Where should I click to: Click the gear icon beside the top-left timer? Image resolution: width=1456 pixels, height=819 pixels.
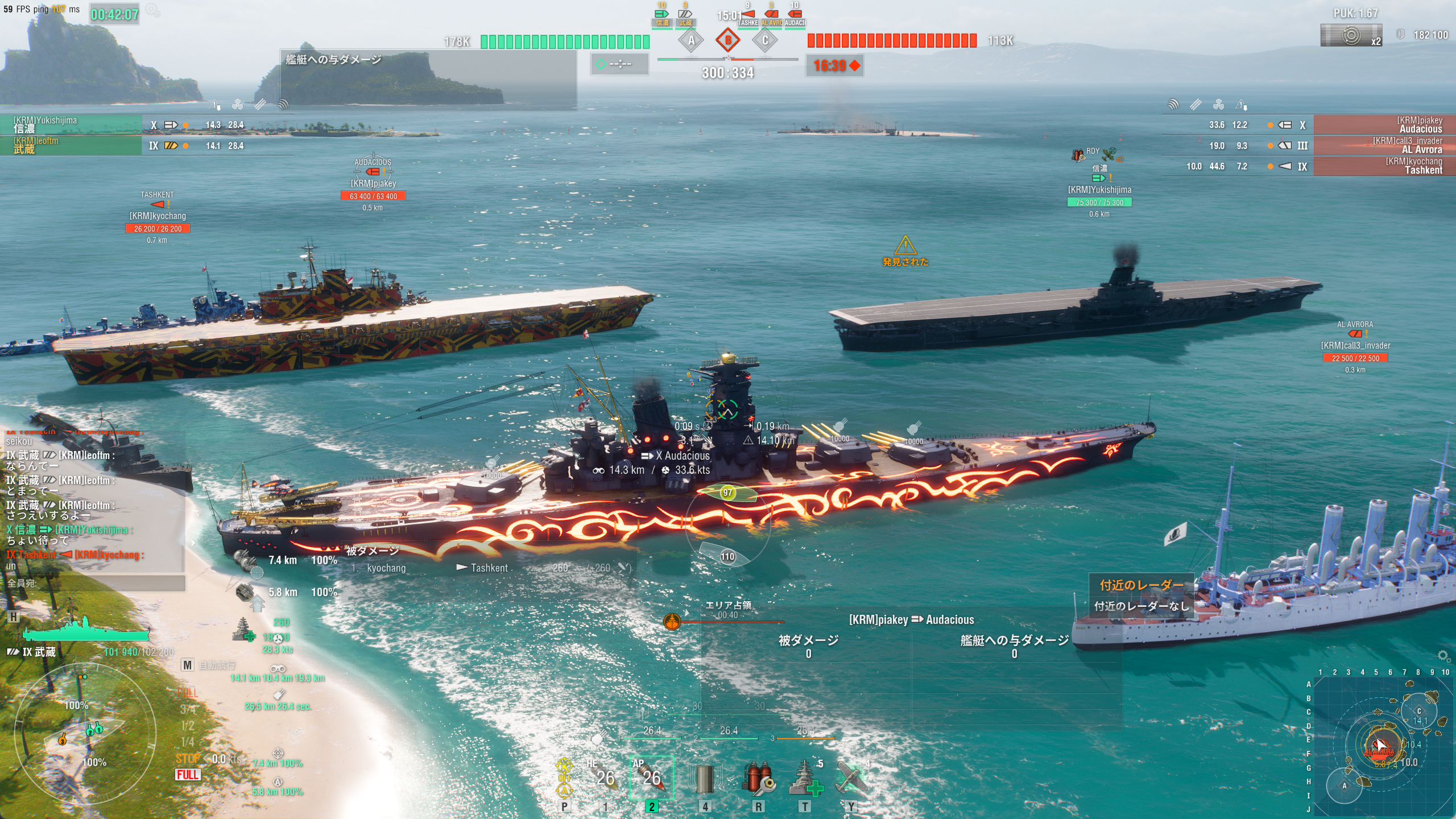pyautogui.click(x=152, y=10)
